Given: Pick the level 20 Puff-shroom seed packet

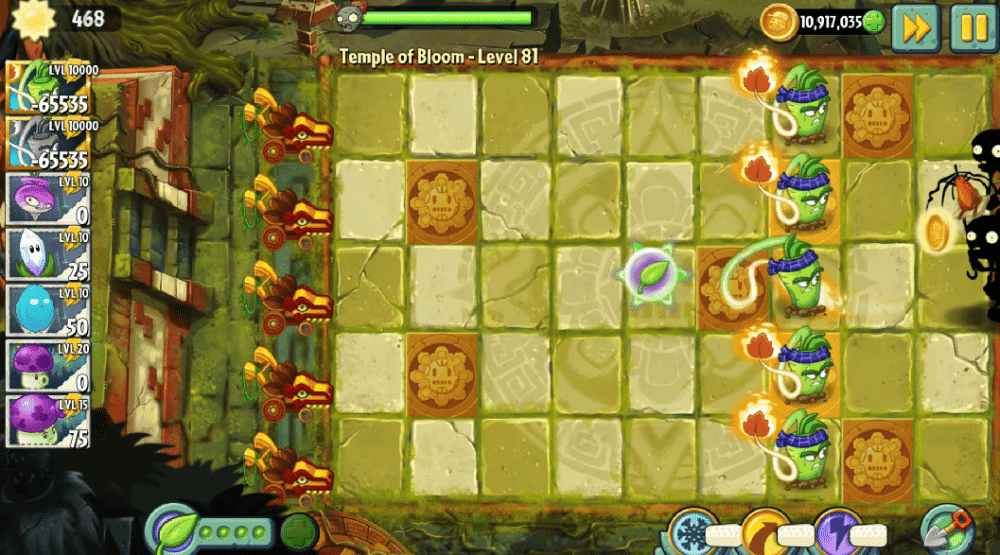Looking at the screenshot, I should (x=48, y=366).
